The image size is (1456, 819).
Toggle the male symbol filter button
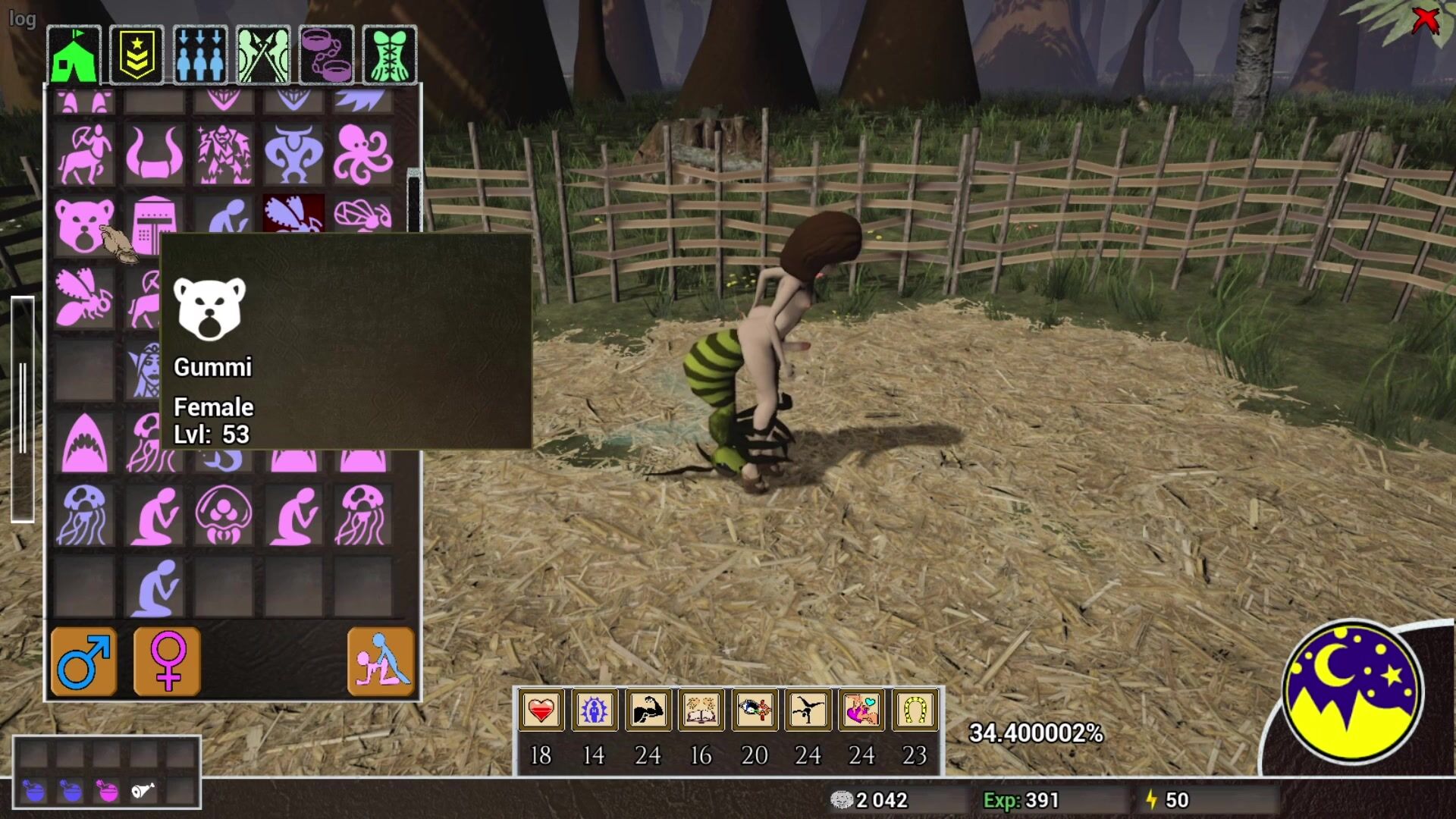84,661
